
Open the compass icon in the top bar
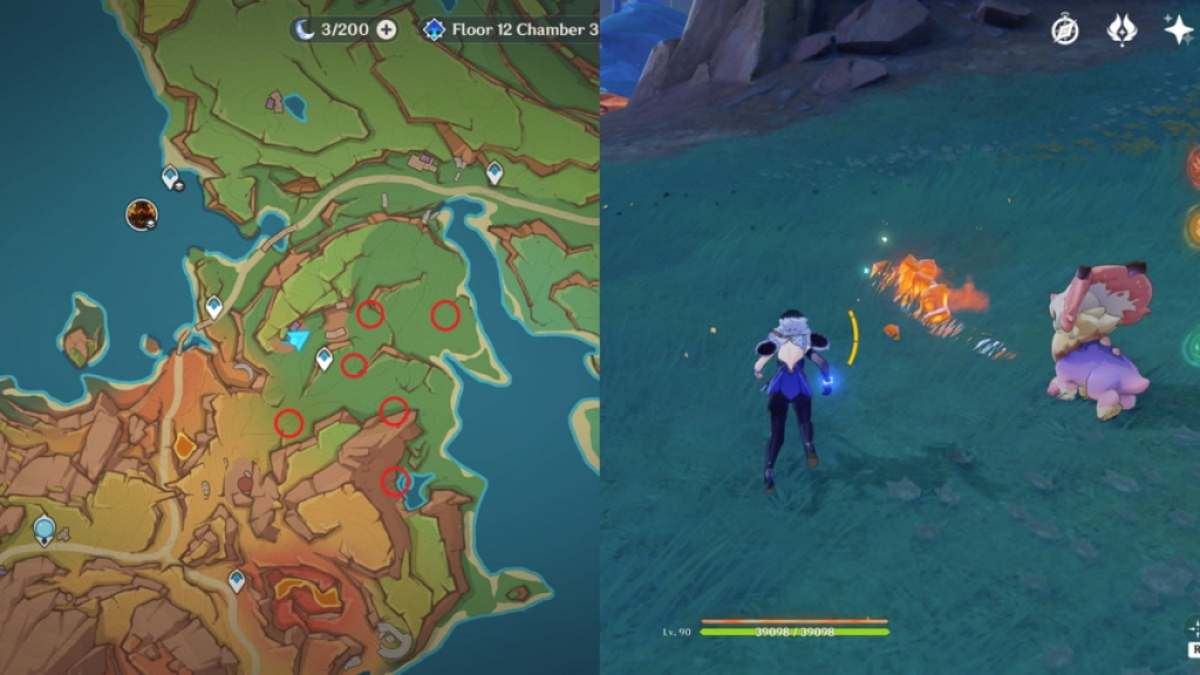pyautogui.click(x=1065, y=30)
